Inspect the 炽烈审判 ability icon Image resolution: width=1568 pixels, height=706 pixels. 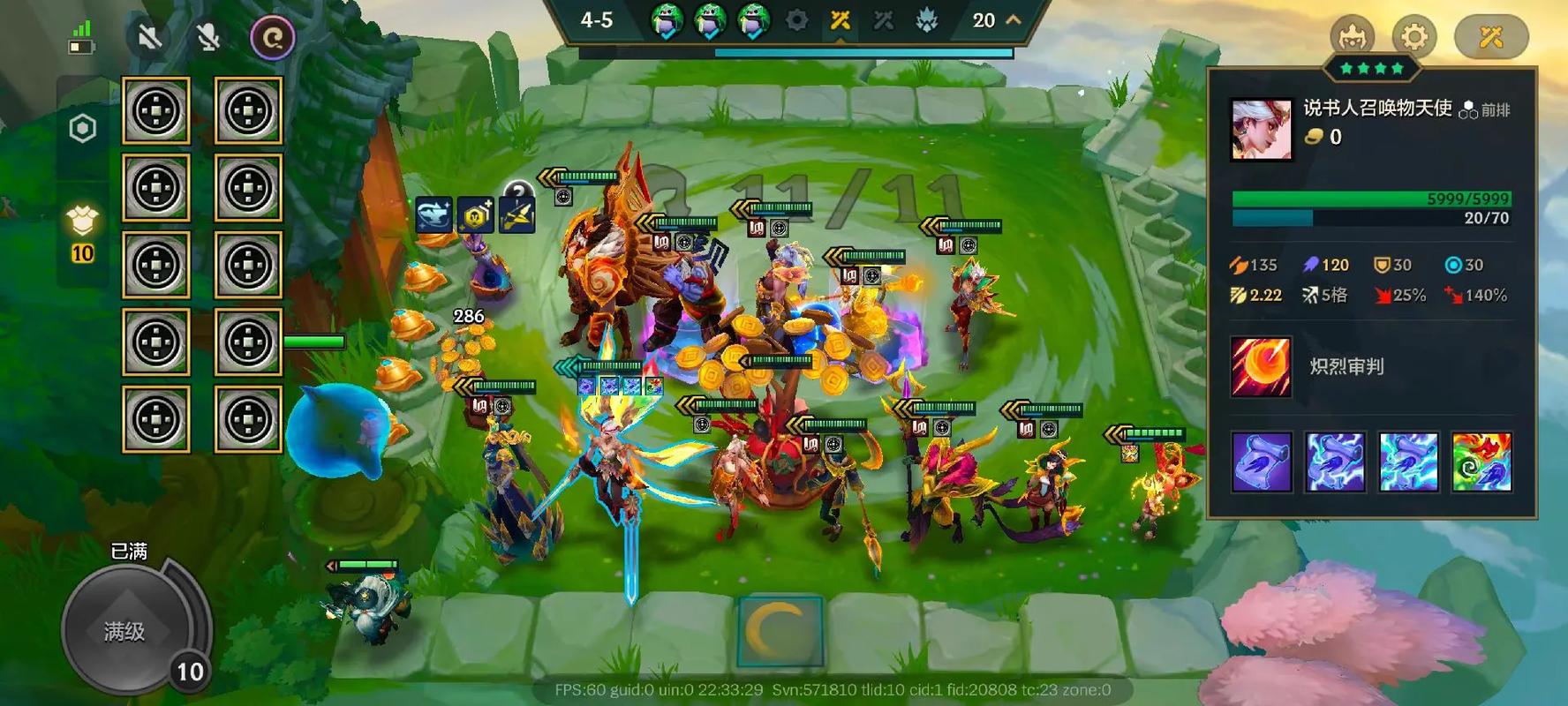(x=1261, y=366)
